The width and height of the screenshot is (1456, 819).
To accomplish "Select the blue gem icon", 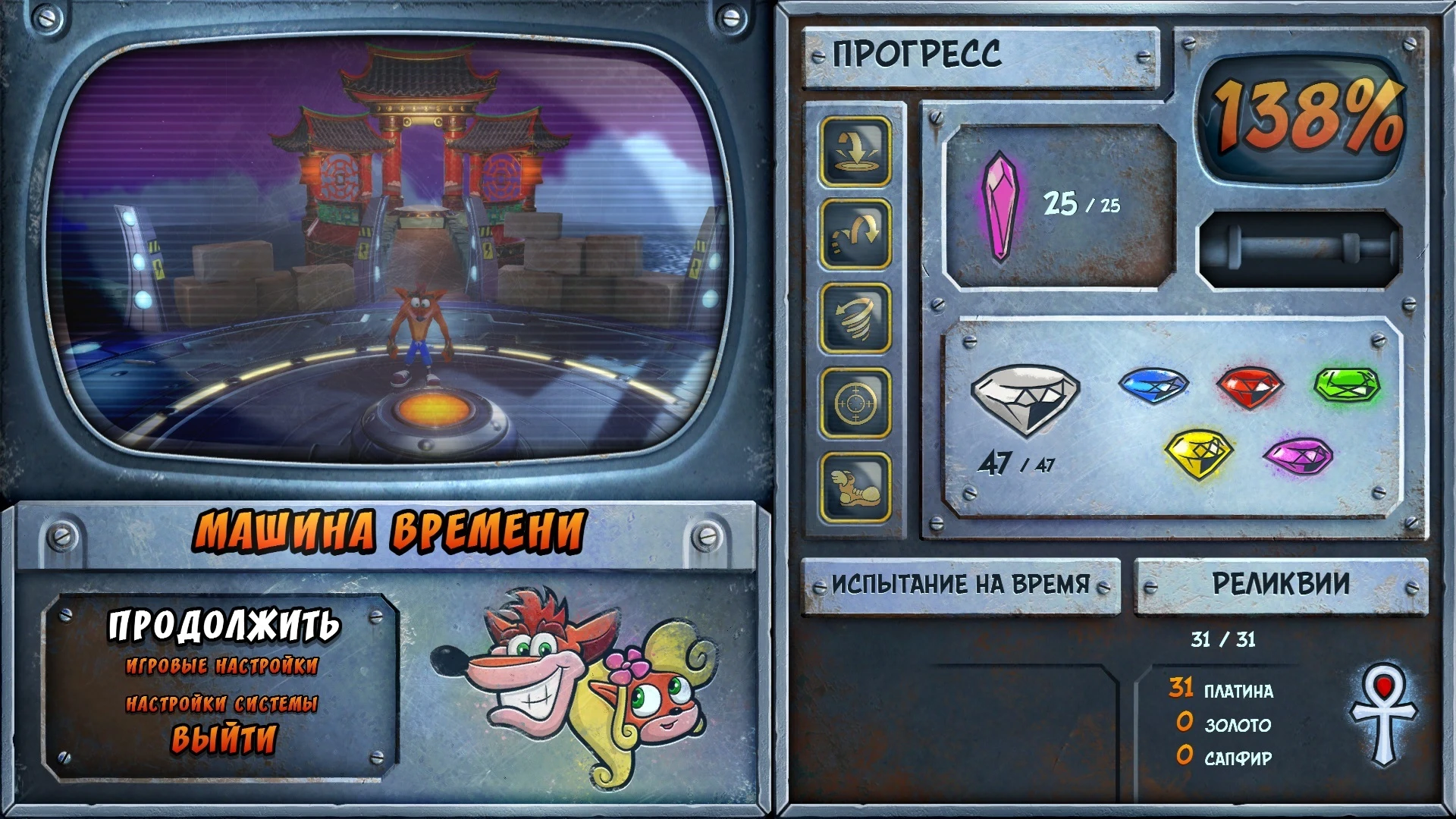I will click(1155, 388).
